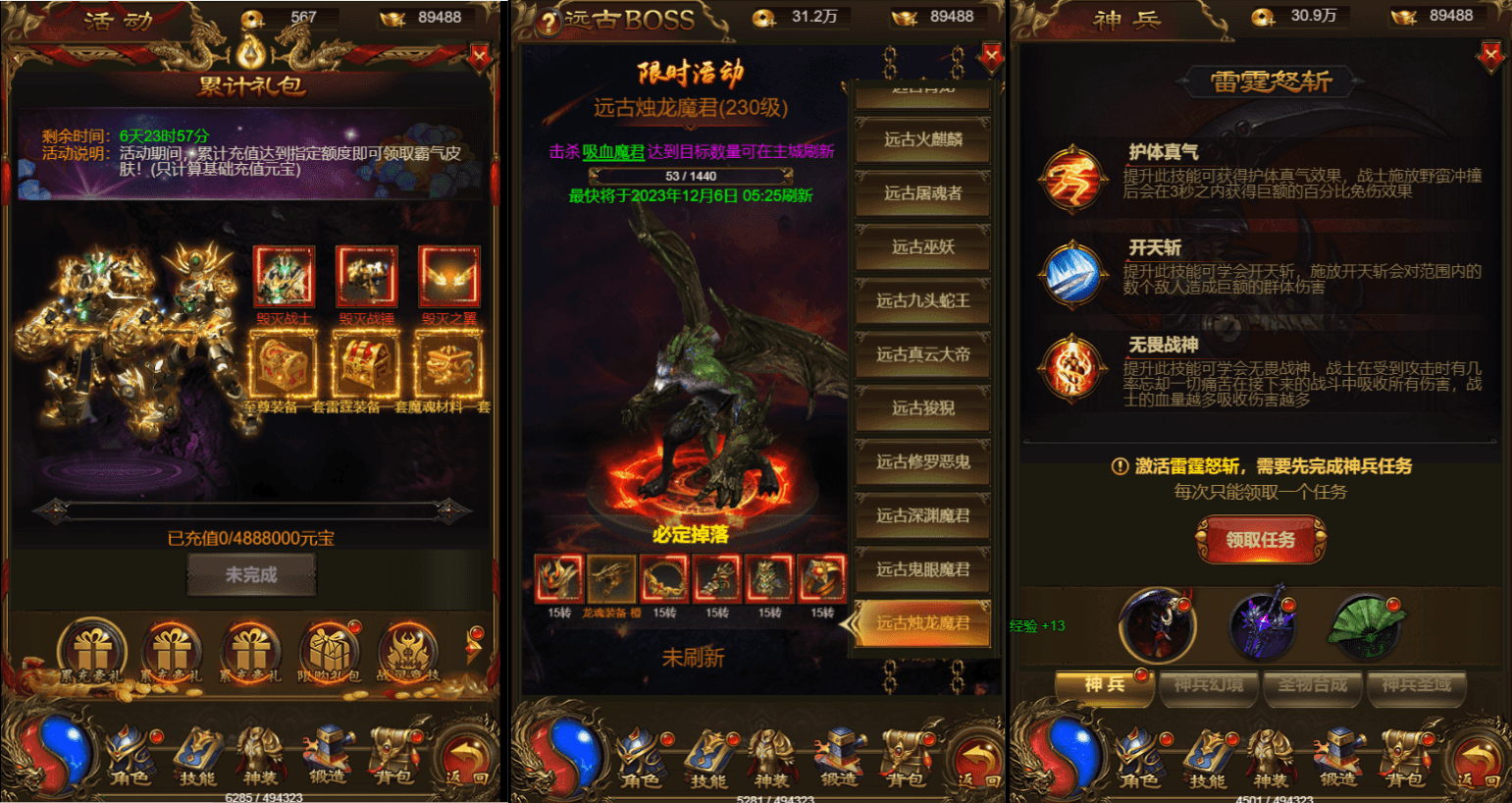Image resolution: width=1512 pixels, height=803 pixels.
Task: Select the 护体真气 skill icon
Action: (1072, 179)
